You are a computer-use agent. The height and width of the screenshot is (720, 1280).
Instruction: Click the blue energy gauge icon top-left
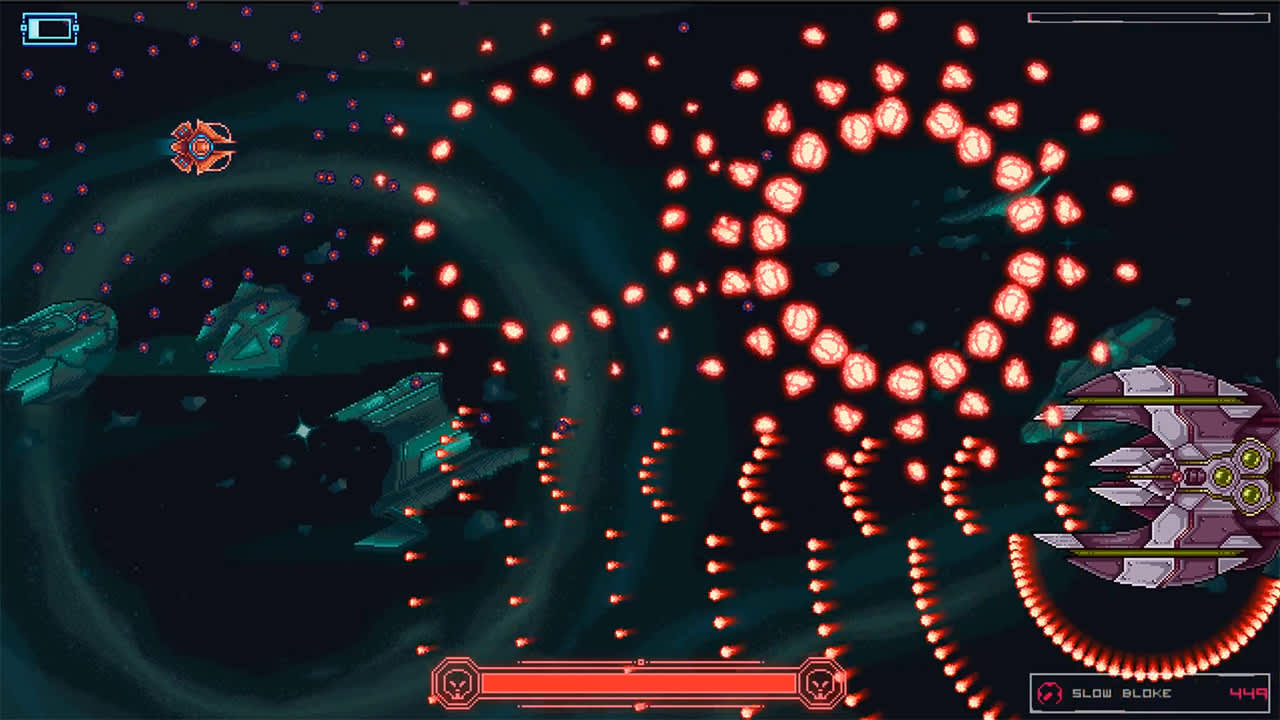tap(49, 26)
